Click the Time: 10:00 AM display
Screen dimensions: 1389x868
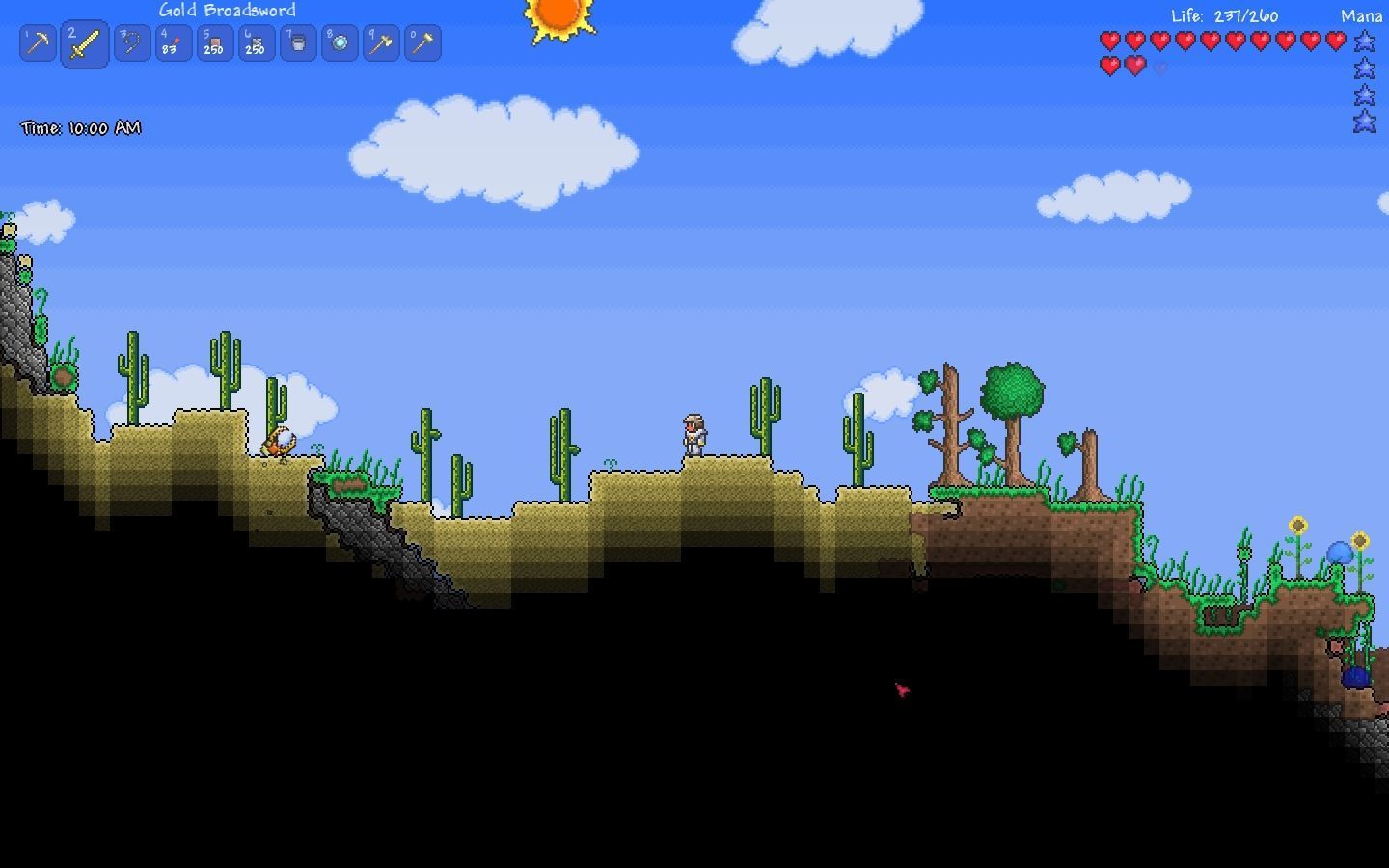81,127
